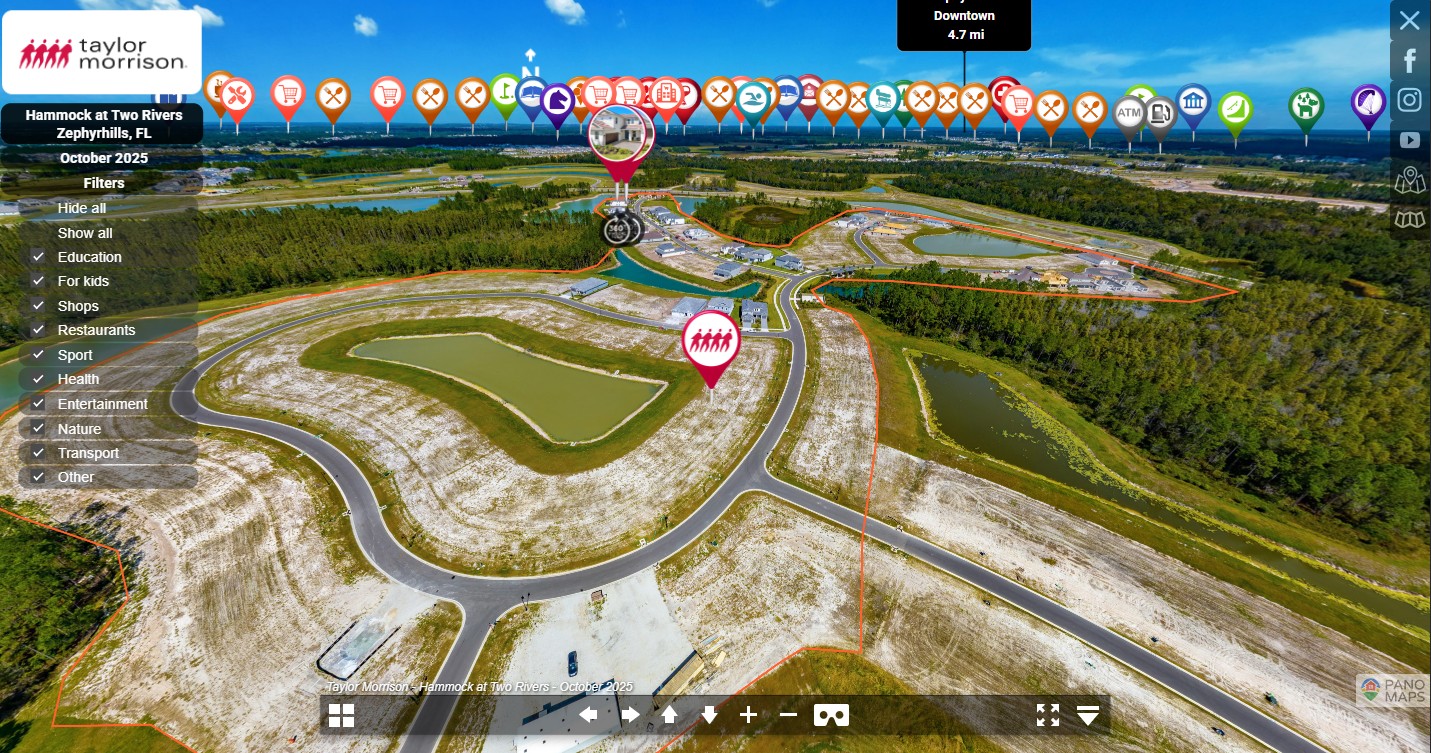Enter fullscreen mode

(1047, 715)
